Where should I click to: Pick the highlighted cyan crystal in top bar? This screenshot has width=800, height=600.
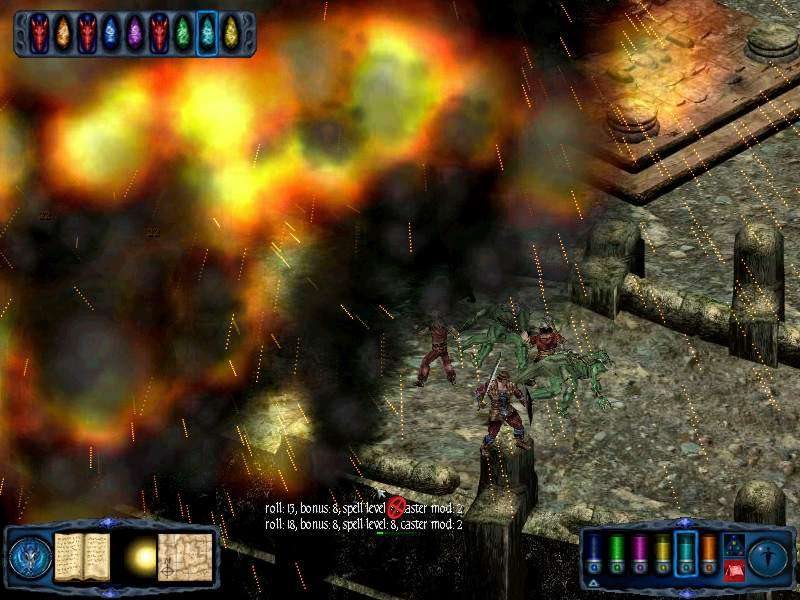pyautogui.click(x=207, y=33)
